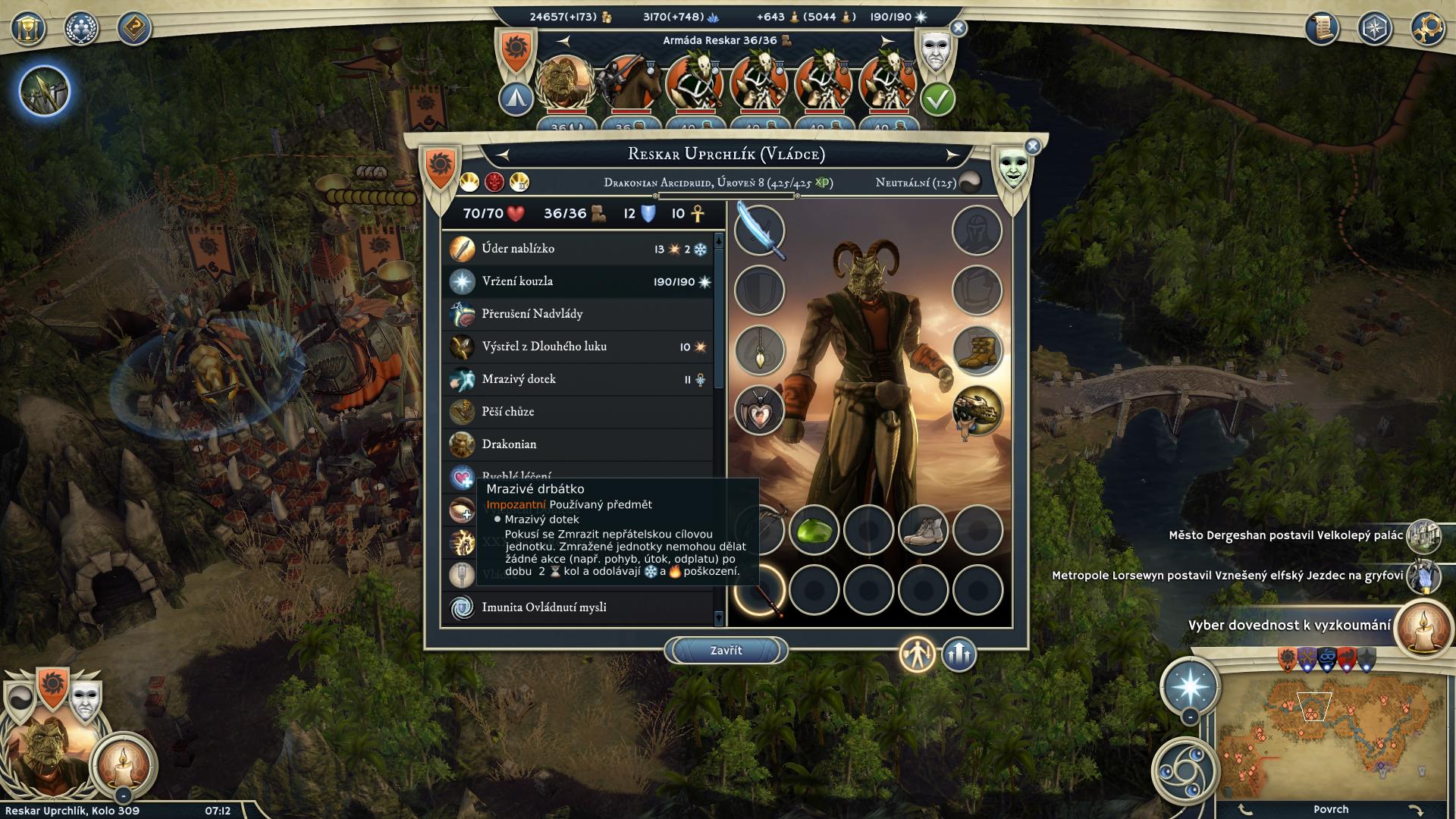Confirm army with the green checkmark

pos(937,99)
